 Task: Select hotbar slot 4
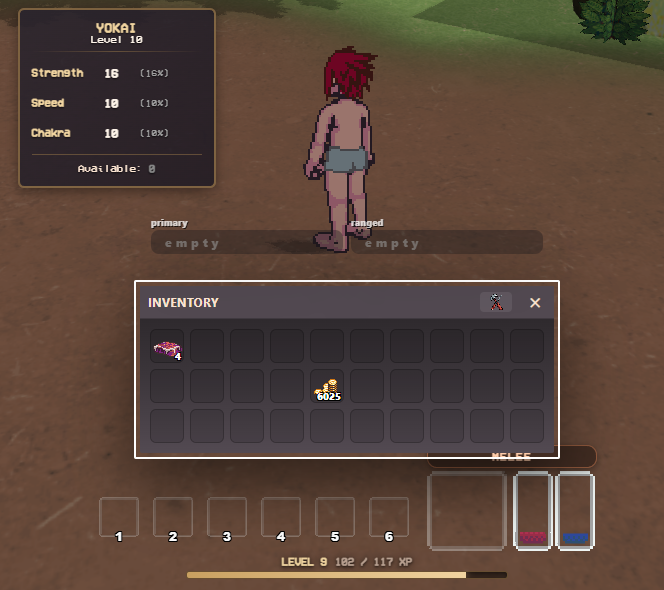click(x=281, y=517)
